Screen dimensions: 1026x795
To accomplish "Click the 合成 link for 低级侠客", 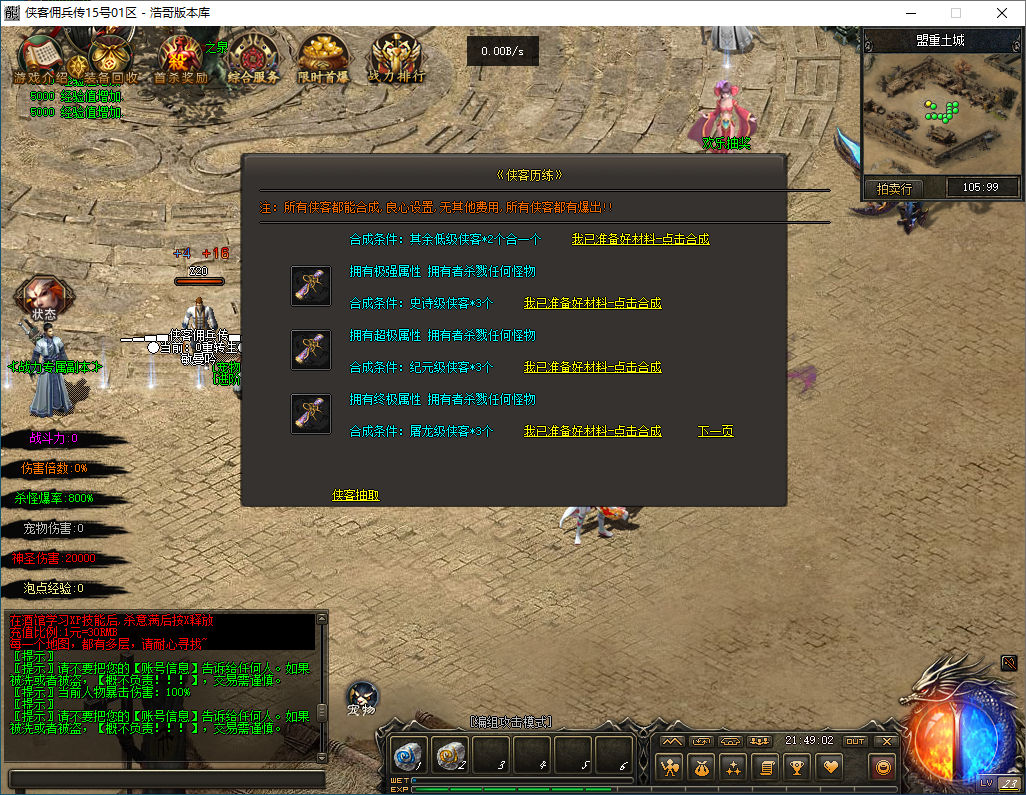I will (x=640, y=239).
